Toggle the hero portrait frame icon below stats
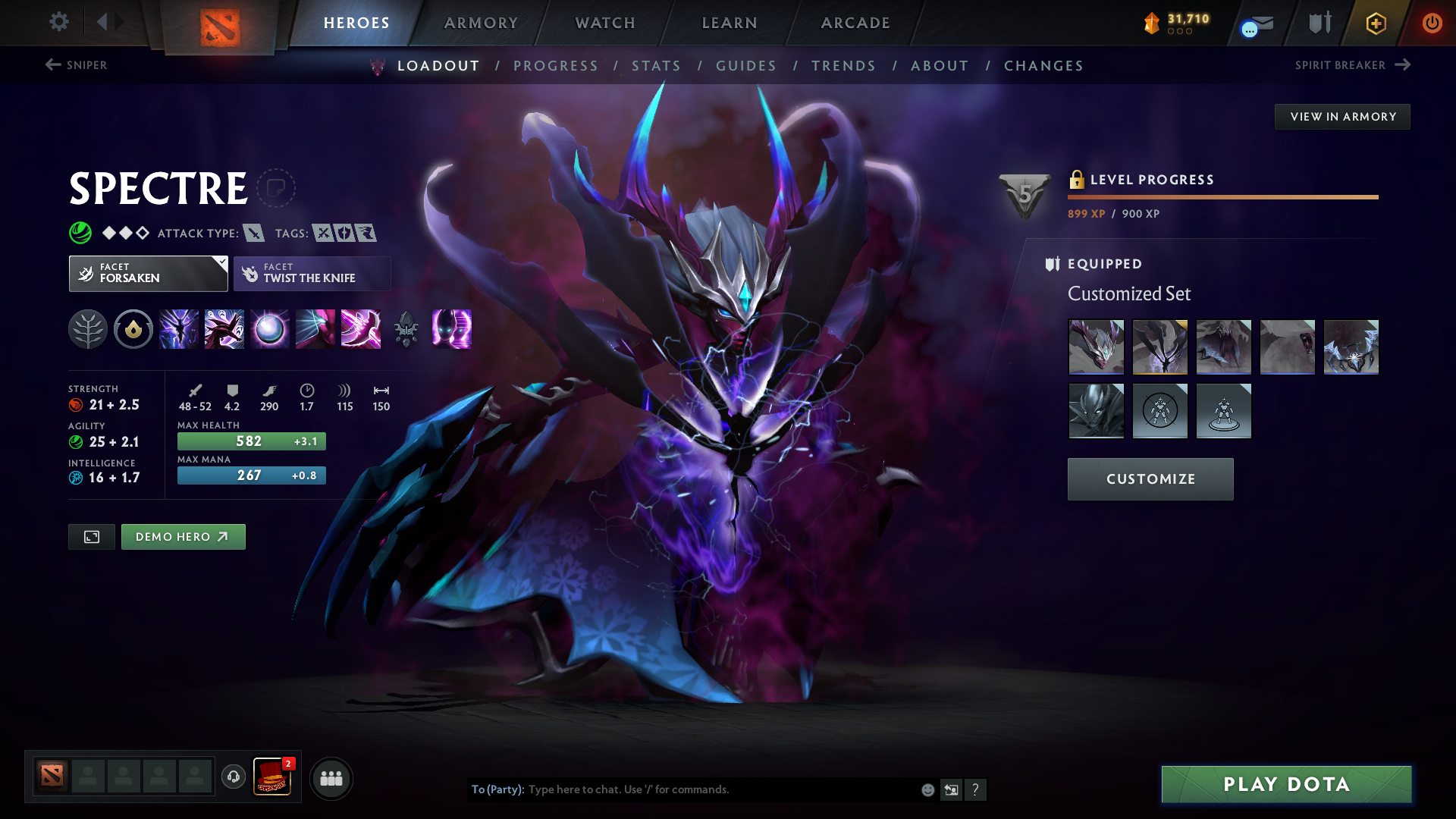1456x819 pixels. tap(91, 536)
